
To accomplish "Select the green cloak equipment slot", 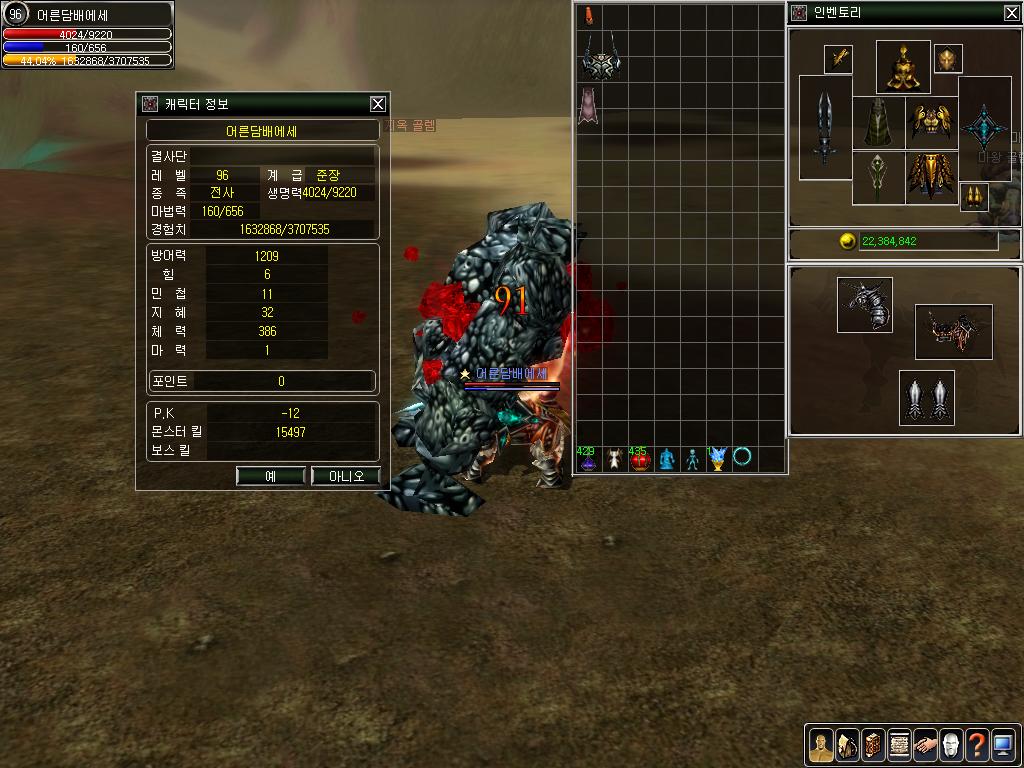I will tap(878, 123).
